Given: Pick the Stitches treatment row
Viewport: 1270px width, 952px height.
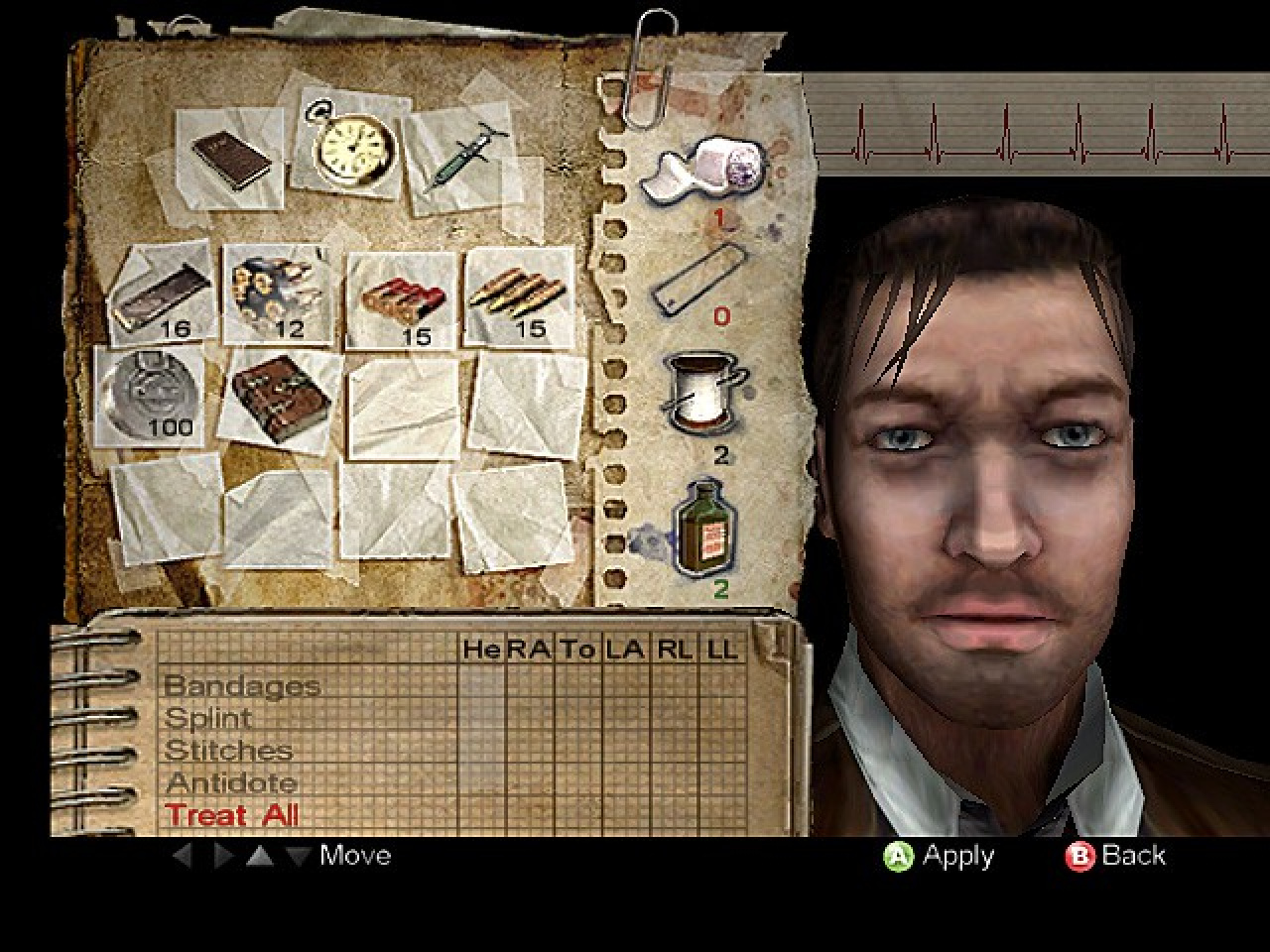Looking at the screenshot, I should [229, 751].
